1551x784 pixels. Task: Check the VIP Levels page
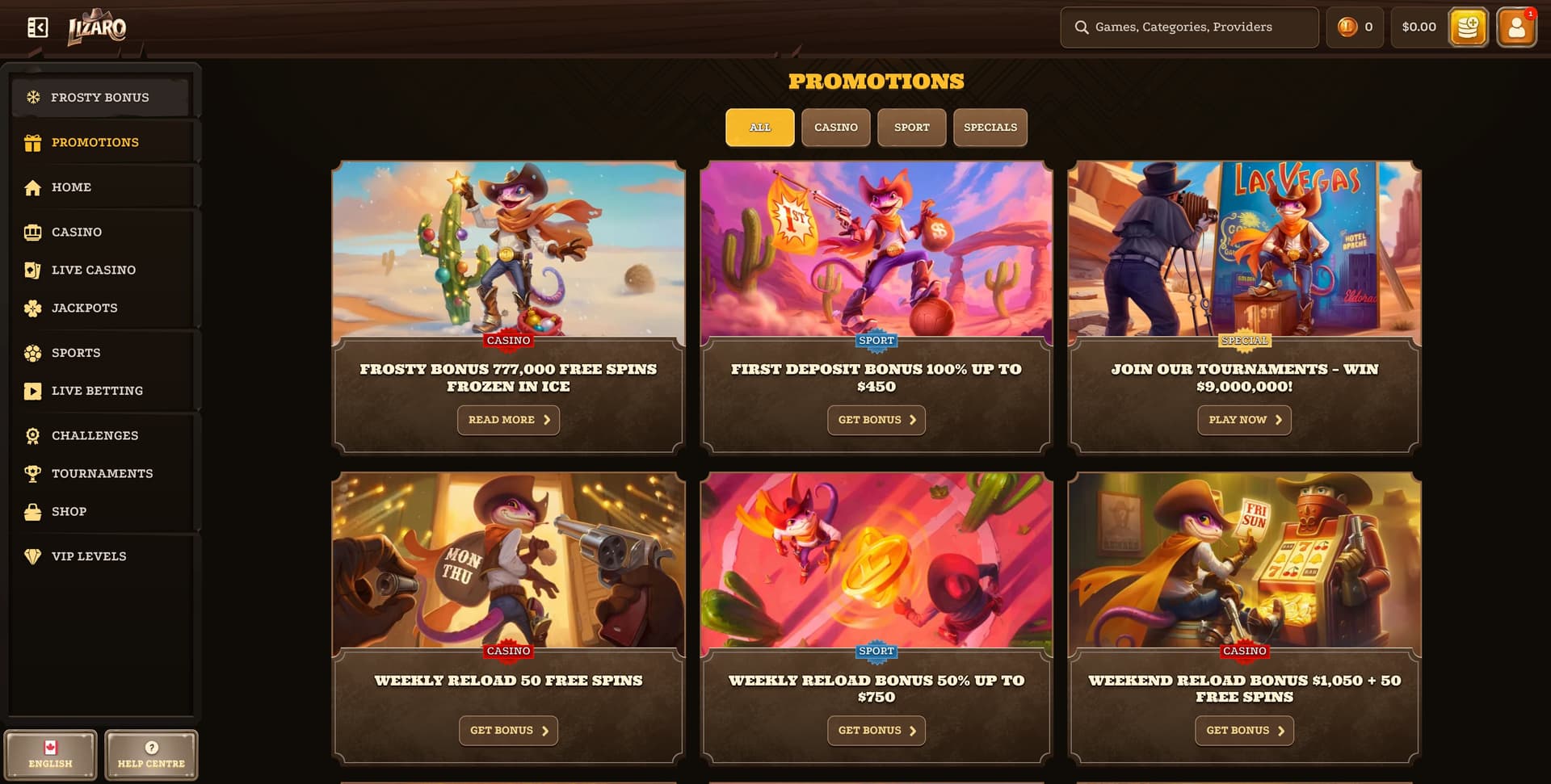tap(89, 556)
